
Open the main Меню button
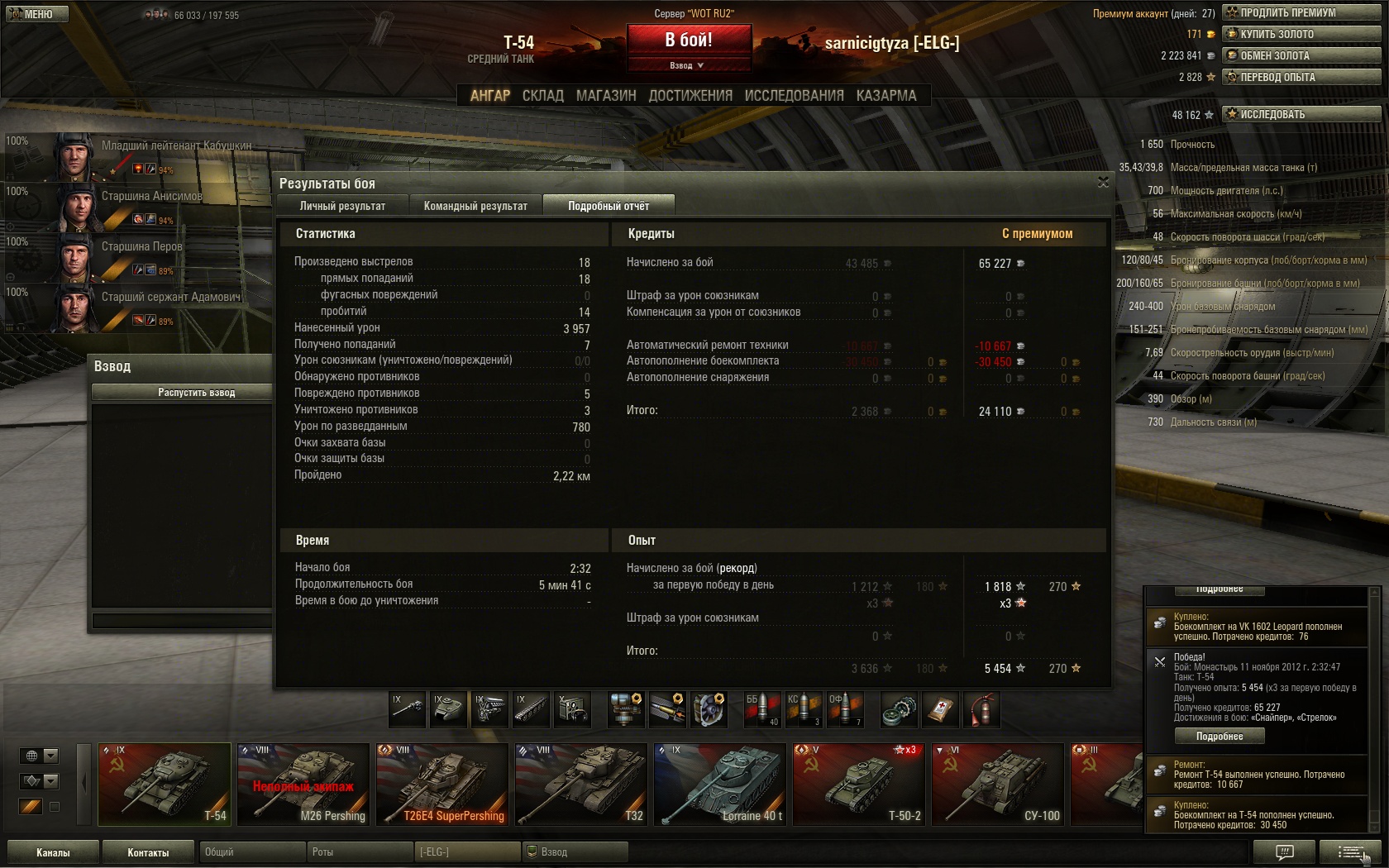point(36,14)
